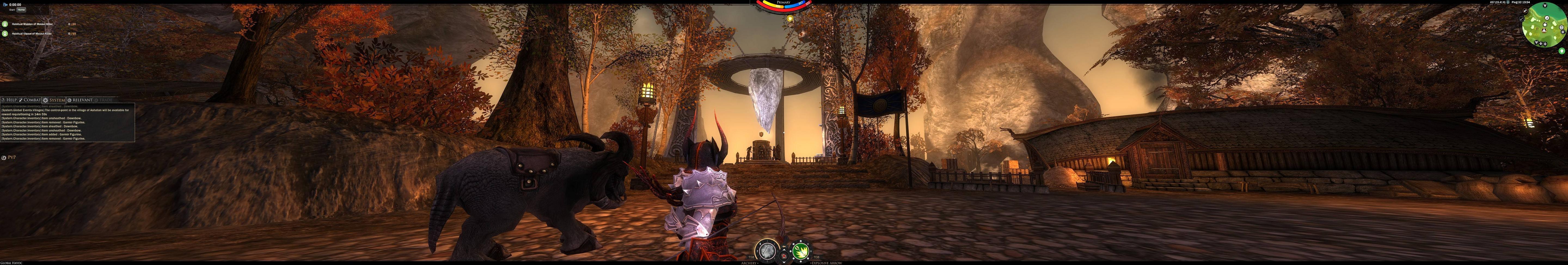The image size is (1568, 265).
Task: Toggle tracking for Habitual Vassal of Malaut Killer
Action: (5, 33)
